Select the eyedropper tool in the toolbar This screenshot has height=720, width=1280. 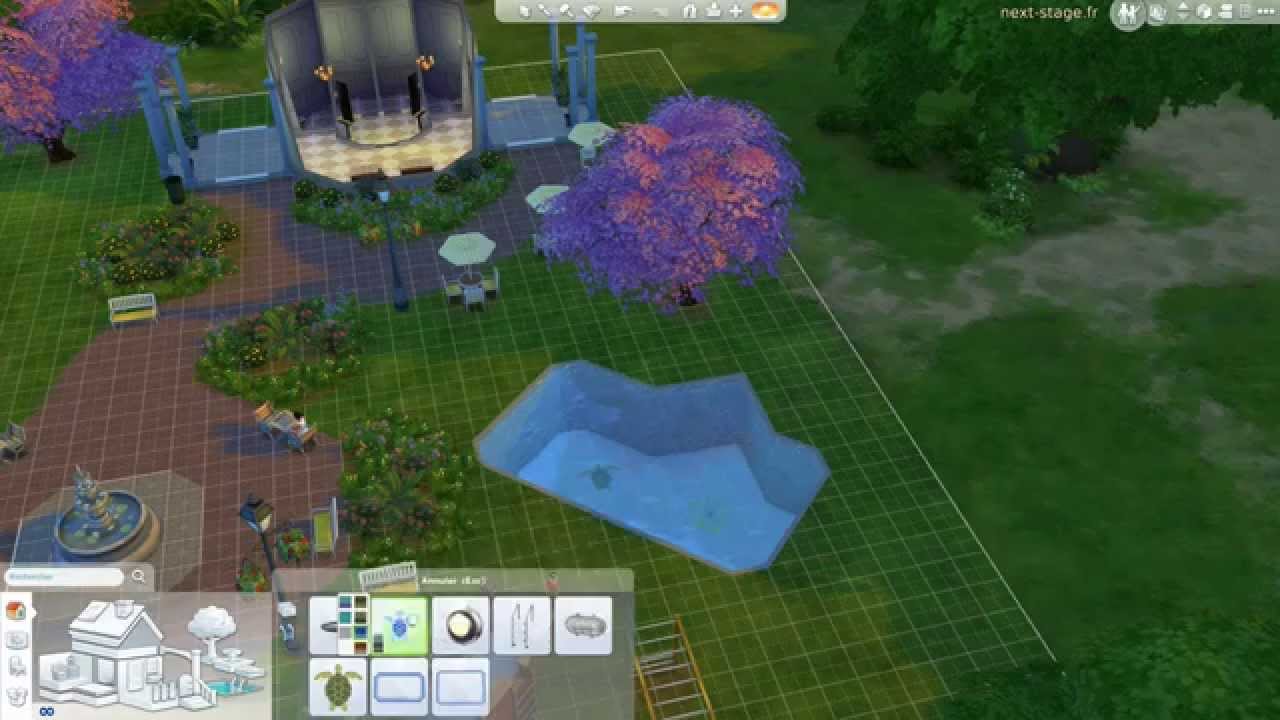pyautogui.click(x=546, y=11)
